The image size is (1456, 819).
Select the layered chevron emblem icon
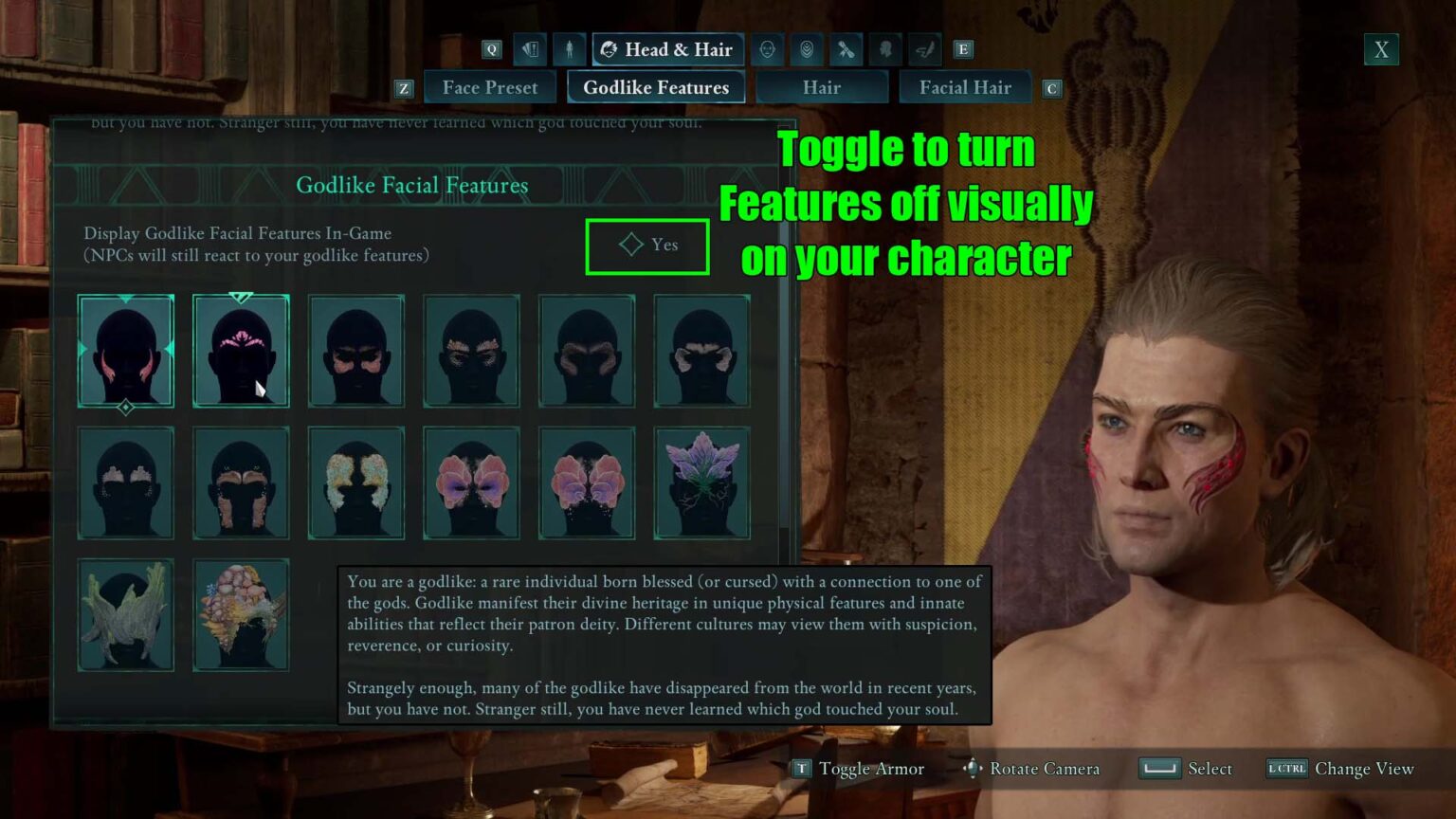(807, 49)
